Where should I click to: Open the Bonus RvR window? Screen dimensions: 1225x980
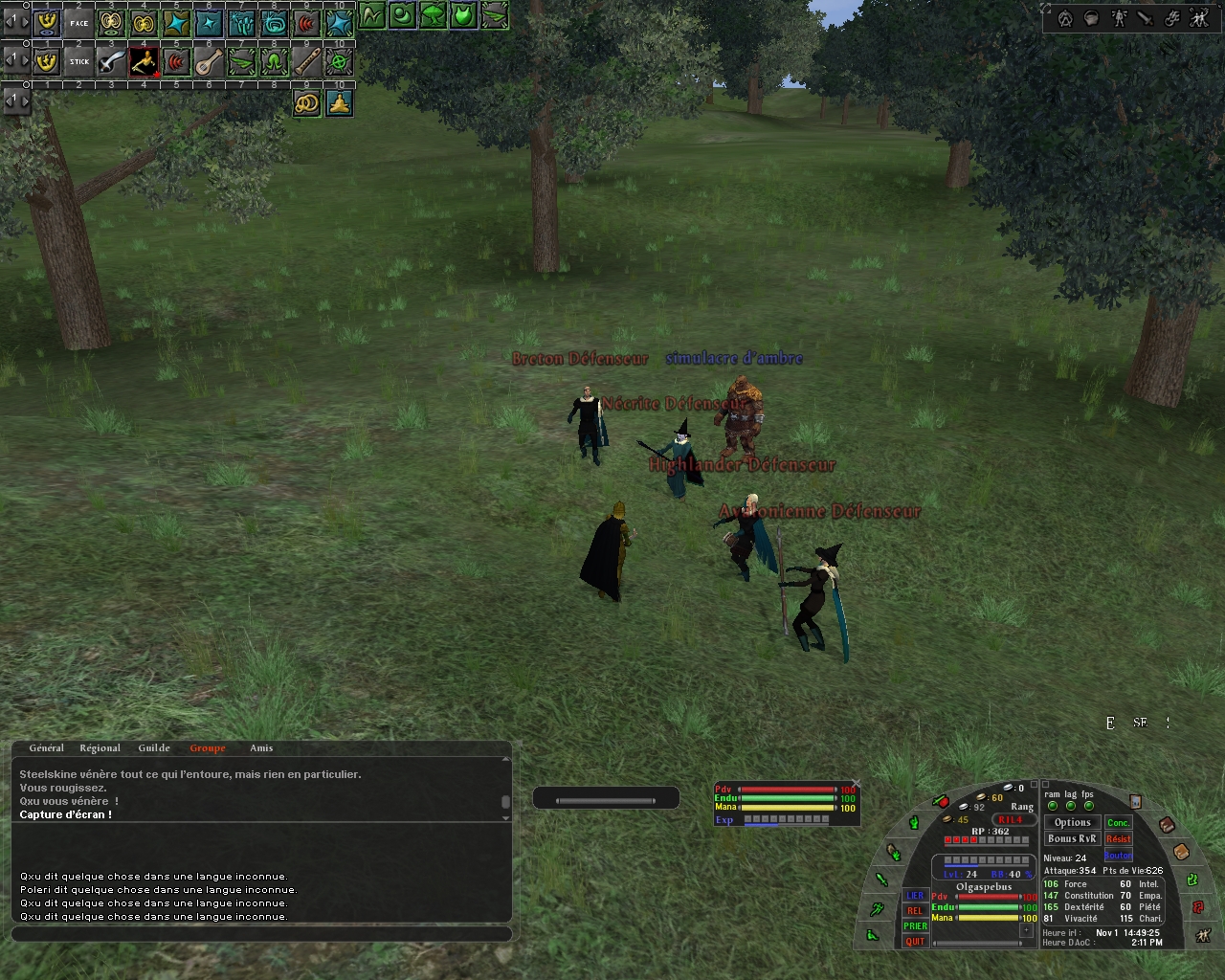click(1072, 839)
